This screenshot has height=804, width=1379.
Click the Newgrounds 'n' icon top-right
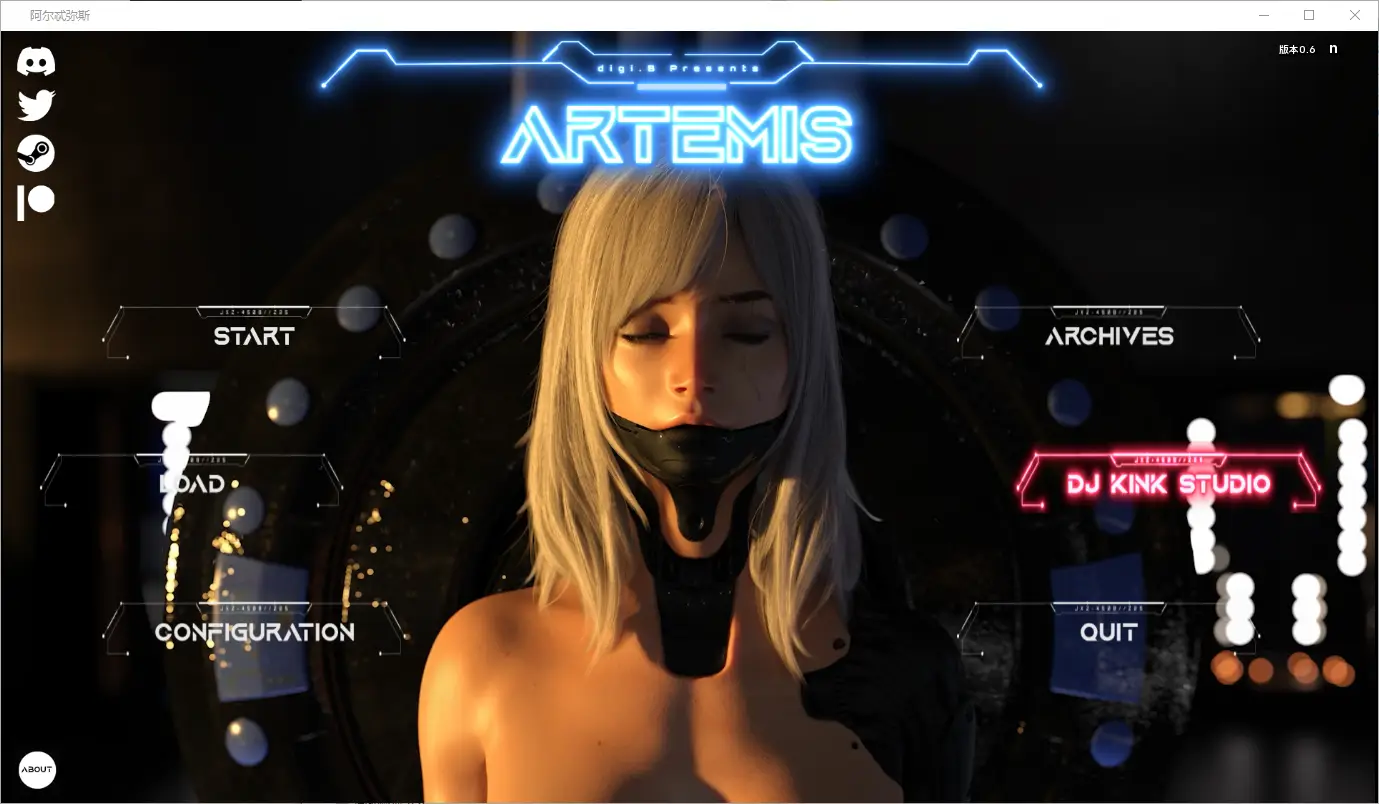pos(1333,48)
